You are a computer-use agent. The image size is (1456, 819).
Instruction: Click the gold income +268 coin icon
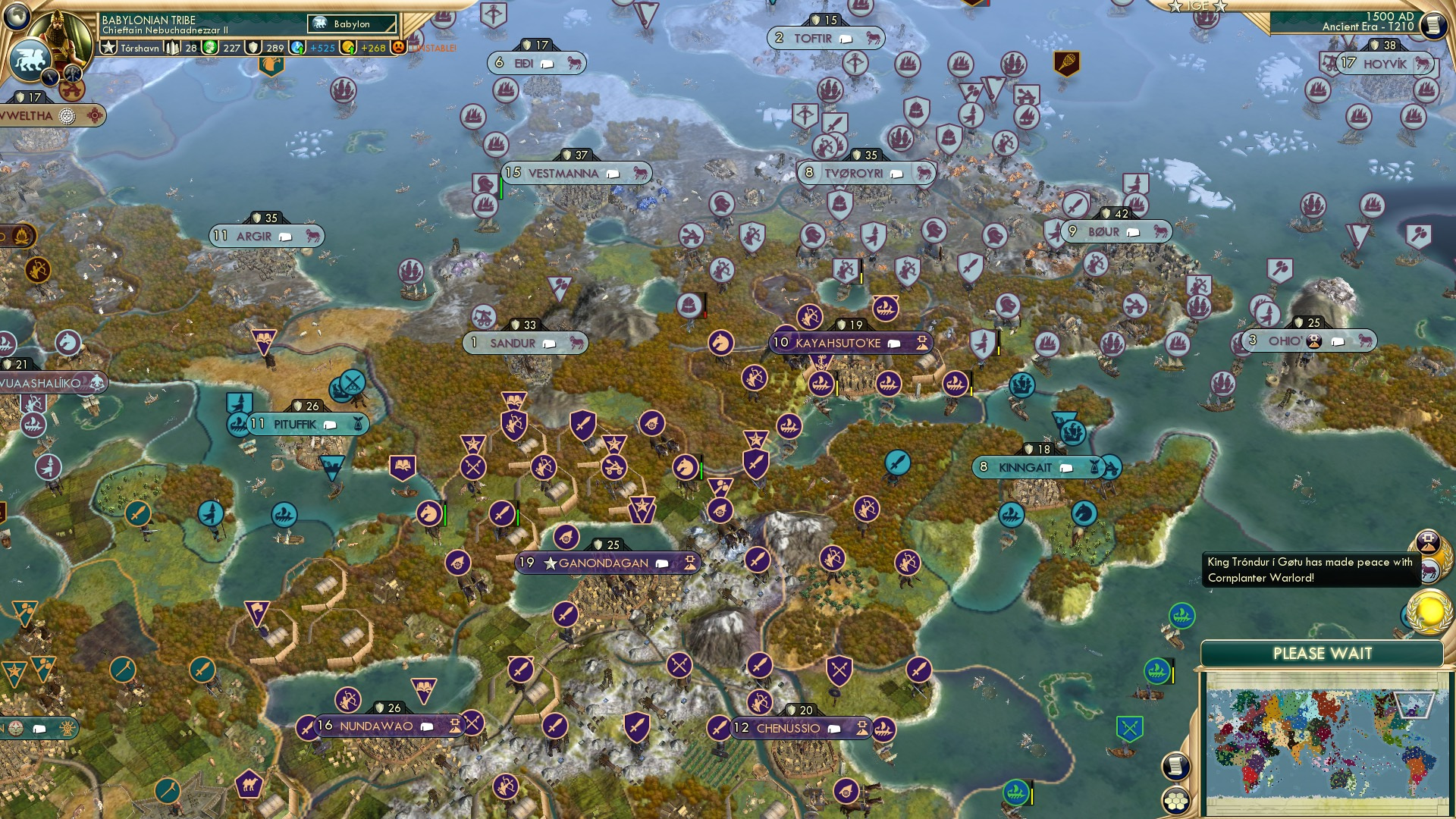(348, 49)
